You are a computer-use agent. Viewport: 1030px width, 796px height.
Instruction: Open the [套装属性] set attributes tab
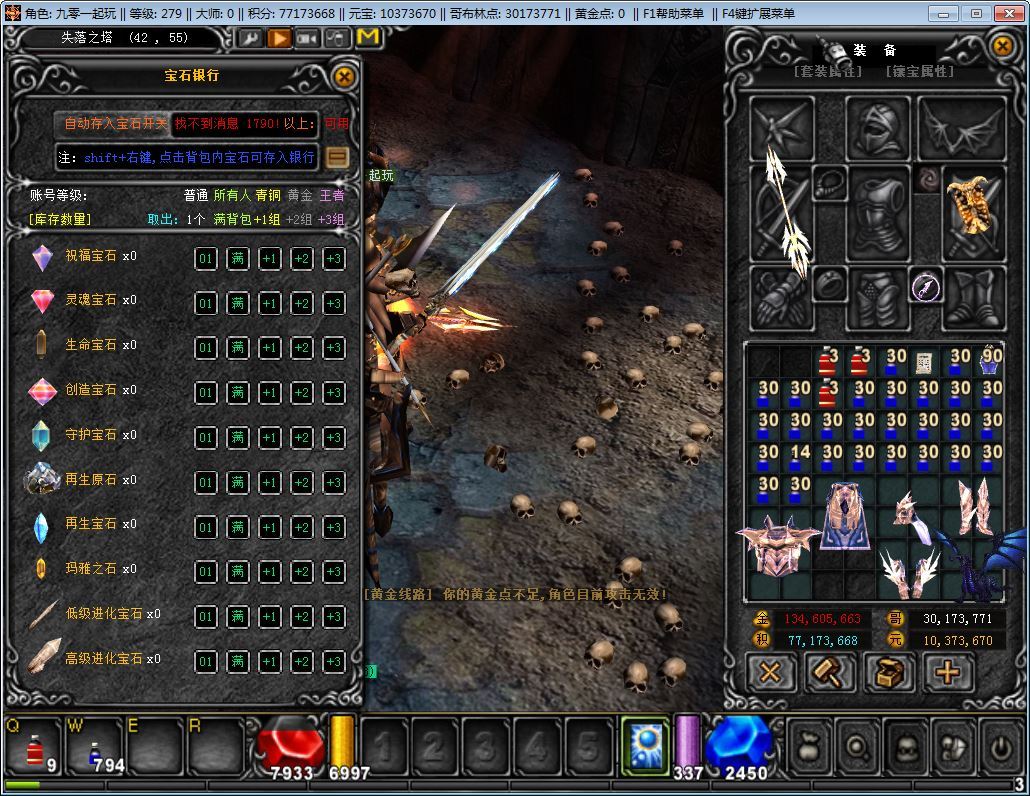(x=826, y=72)
